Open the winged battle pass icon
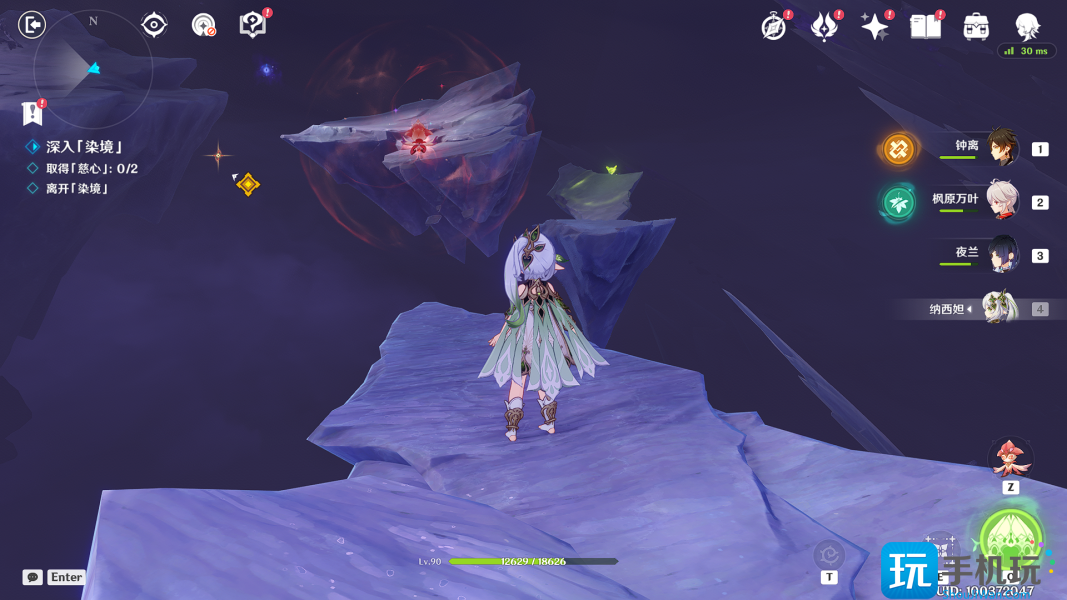 (824, 27)
